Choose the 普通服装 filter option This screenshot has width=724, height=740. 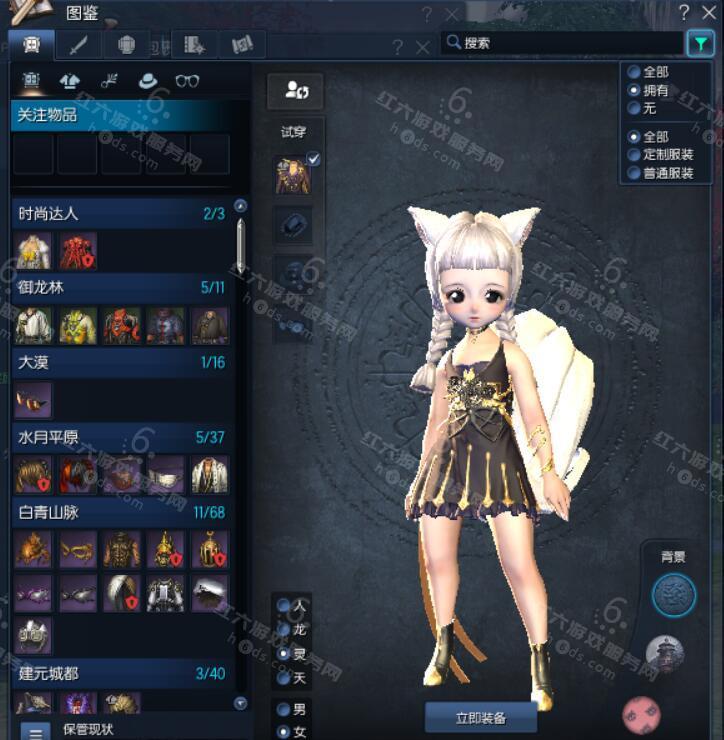click(633, 173)
